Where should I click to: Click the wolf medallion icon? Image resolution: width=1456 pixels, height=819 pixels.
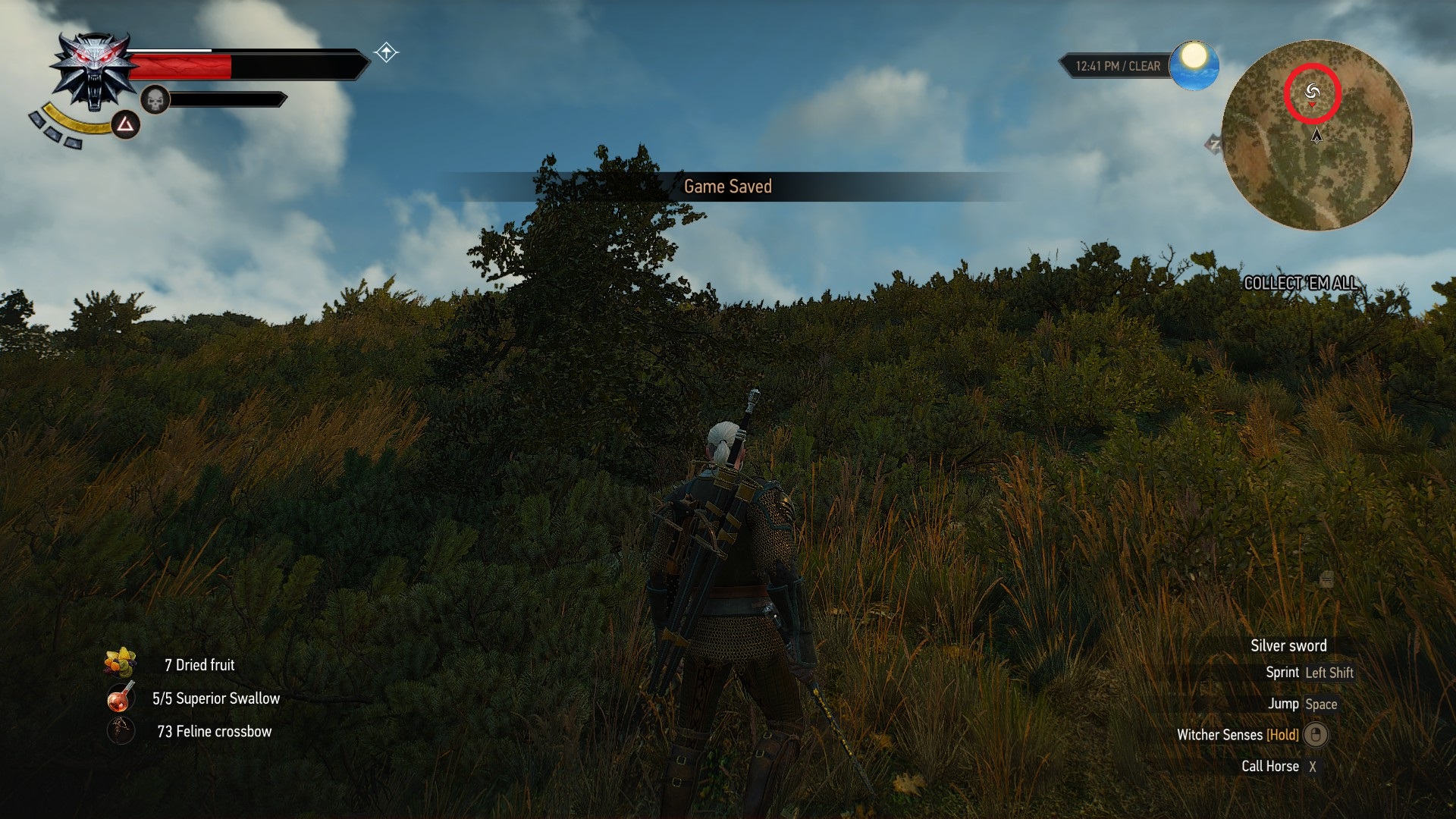(x=94, y=71)
